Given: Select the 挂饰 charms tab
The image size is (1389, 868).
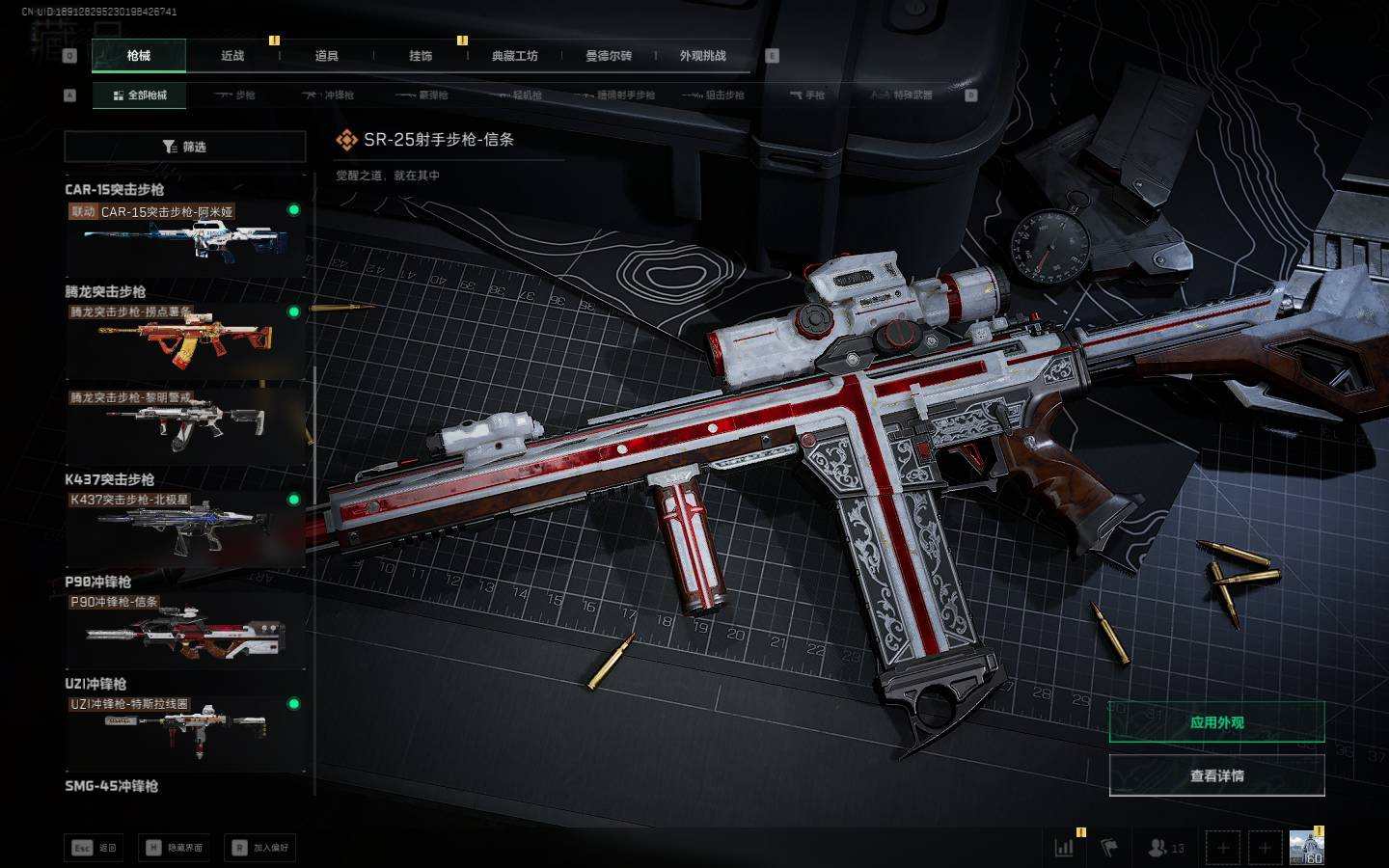Looking at the screenshot, I should [421, 56].
